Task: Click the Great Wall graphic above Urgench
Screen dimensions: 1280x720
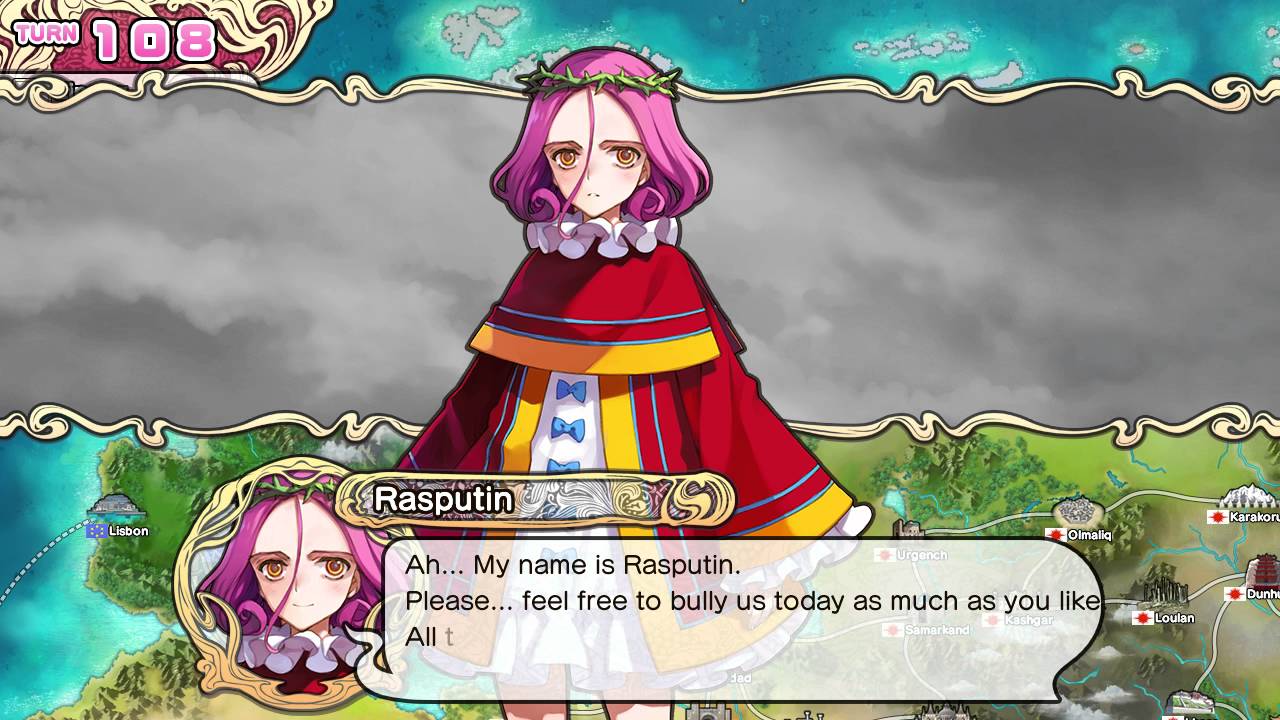Action: 907,529
